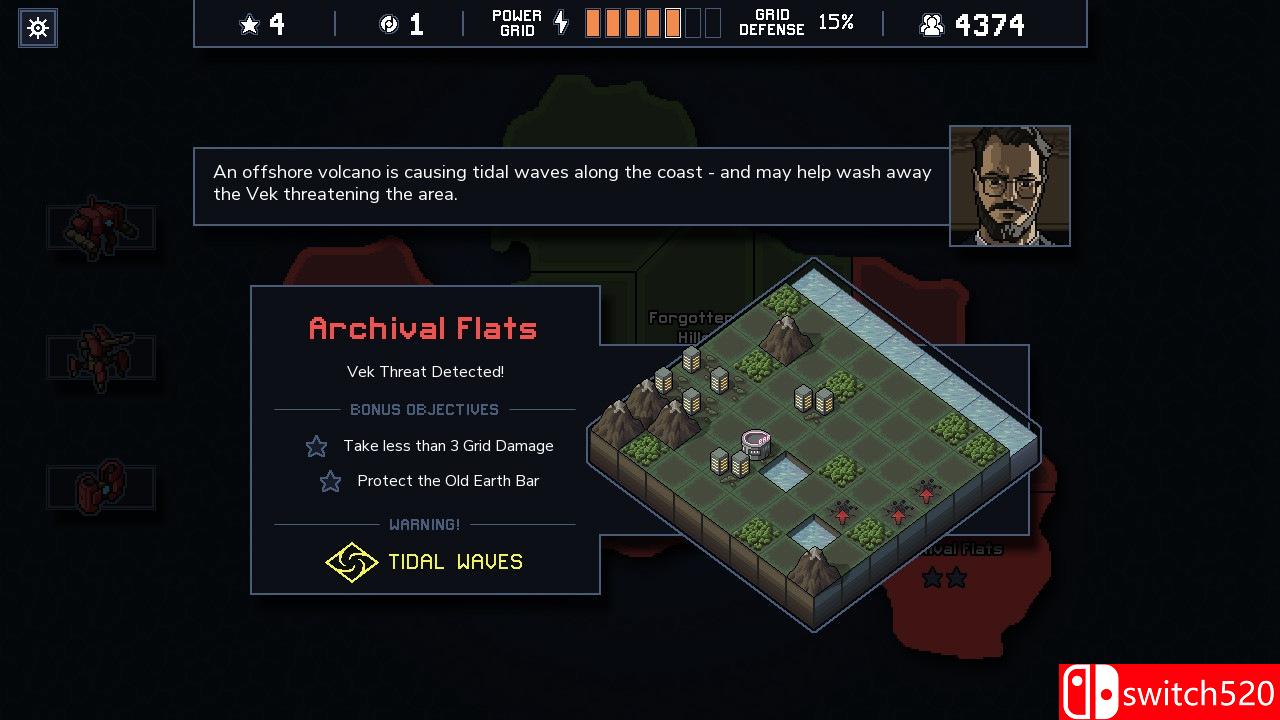Click the Vek Threat Detected text

424,371
